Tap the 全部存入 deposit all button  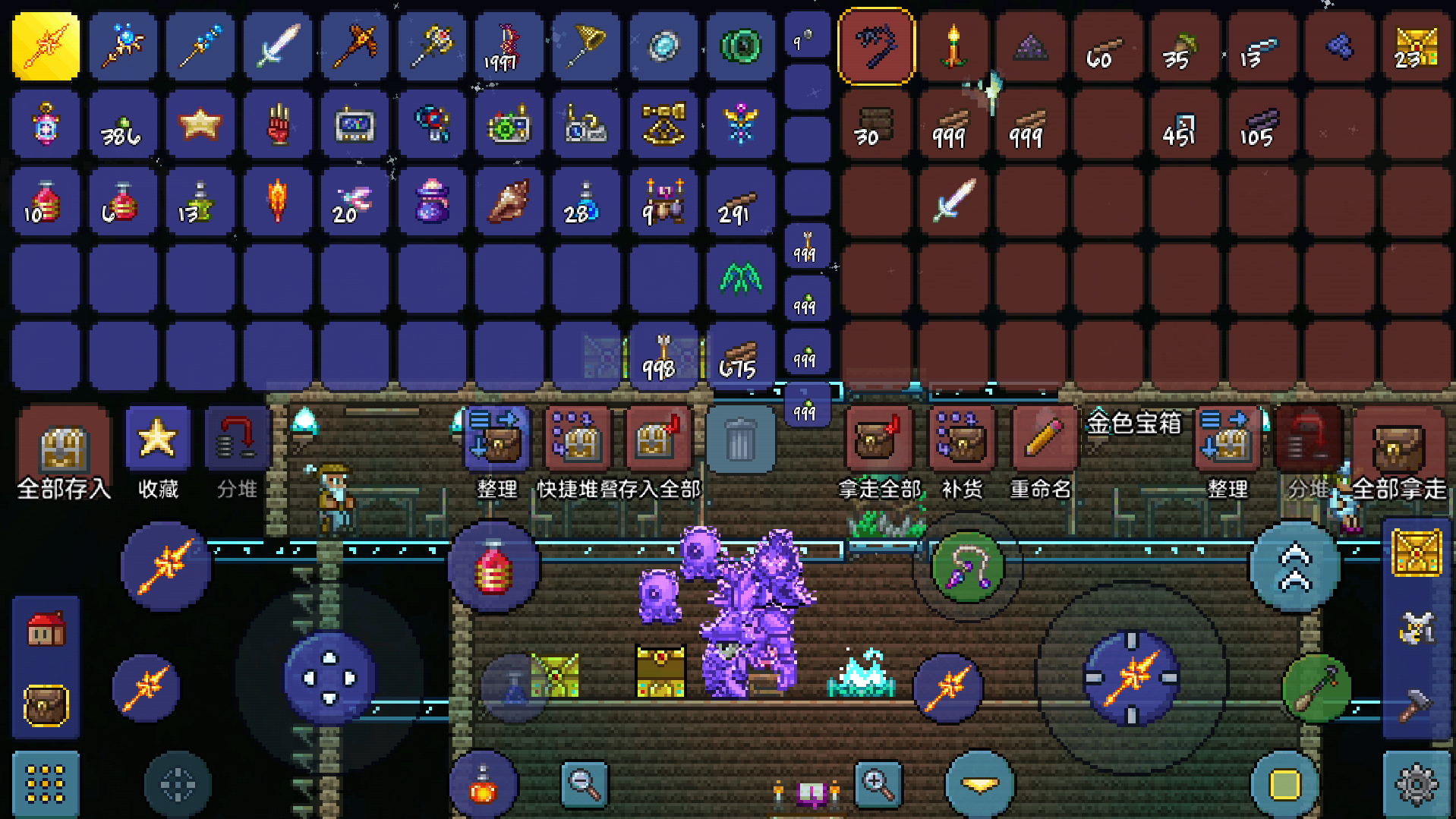(64, 448)
